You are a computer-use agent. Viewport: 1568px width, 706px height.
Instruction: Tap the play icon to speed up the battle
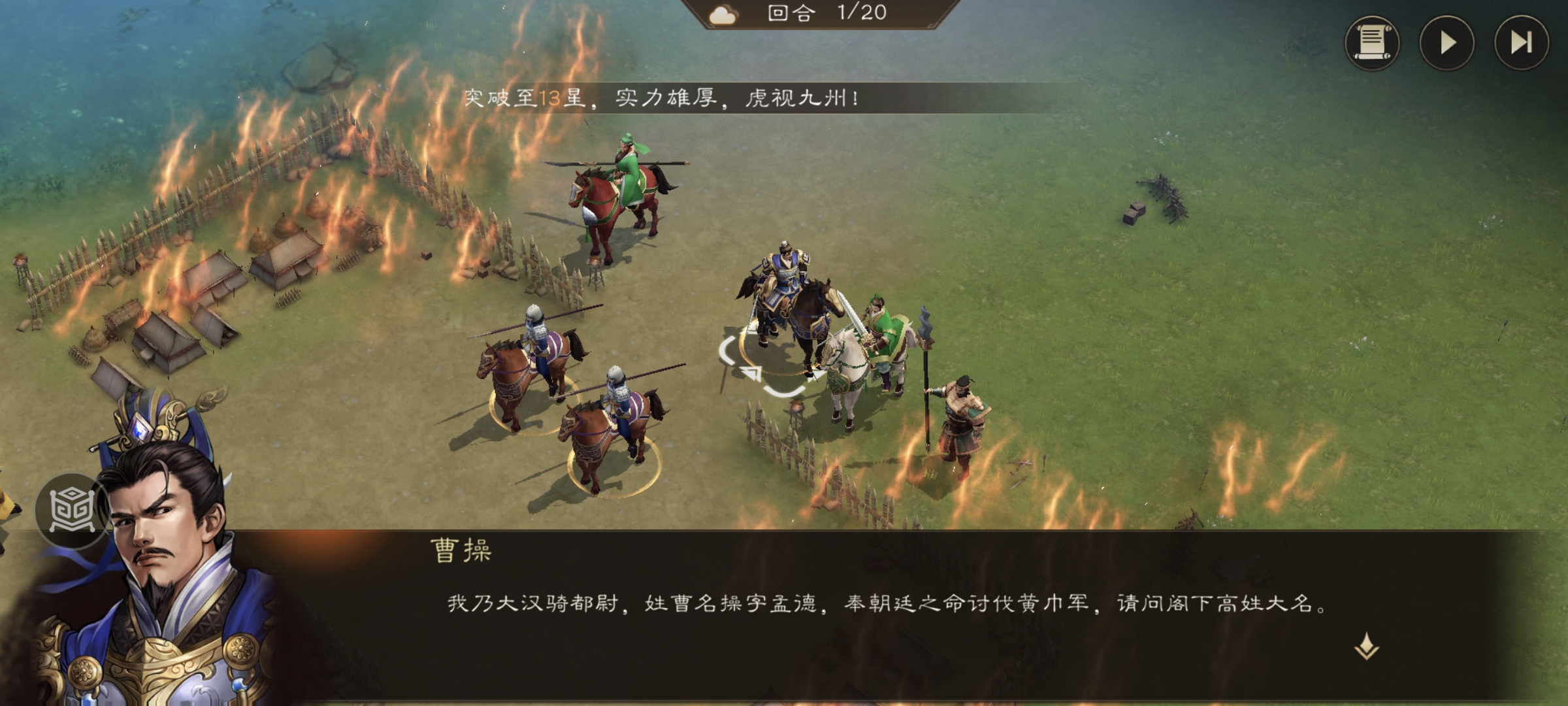[1448, 41]
